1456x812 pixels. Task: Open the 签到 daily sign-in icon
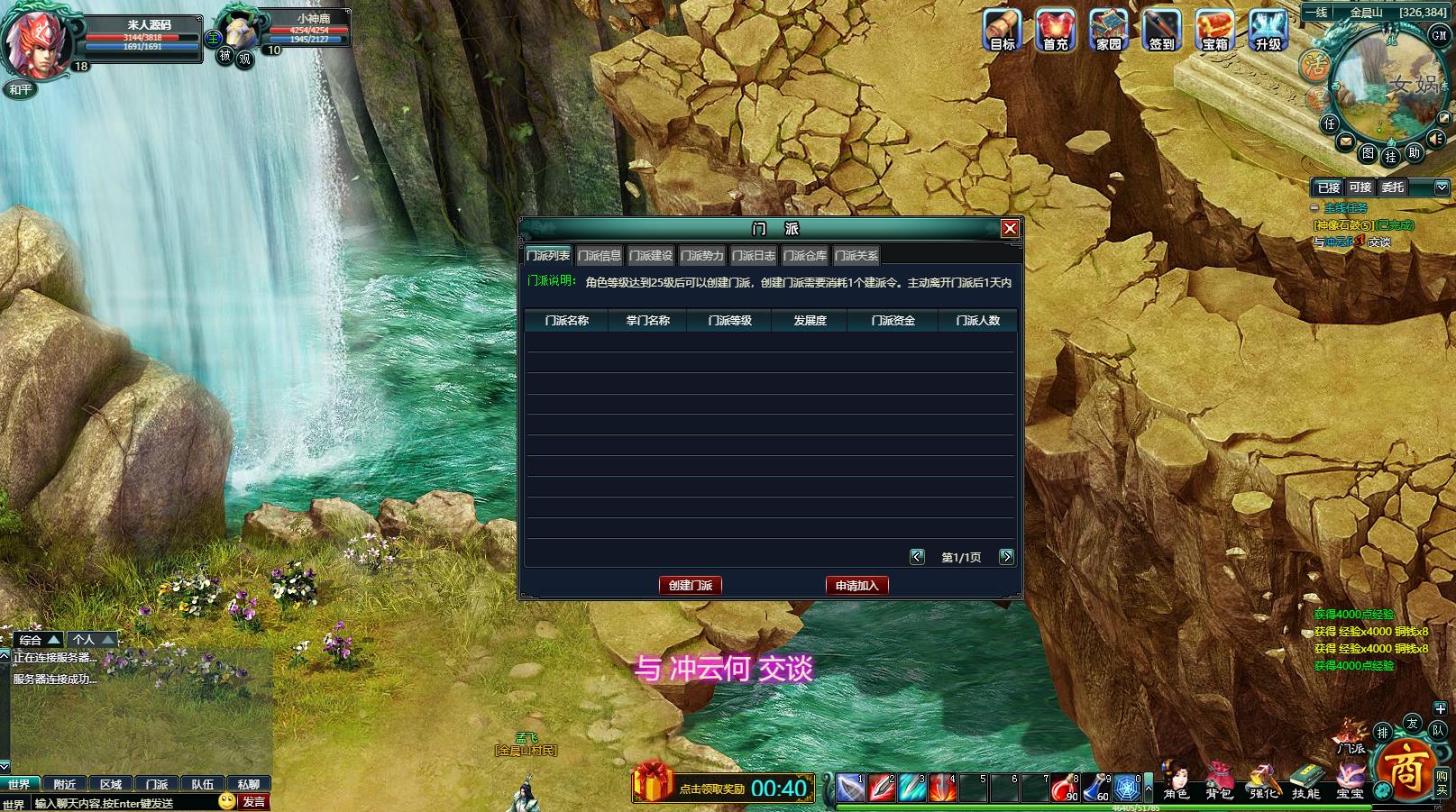pos(1161,31)
